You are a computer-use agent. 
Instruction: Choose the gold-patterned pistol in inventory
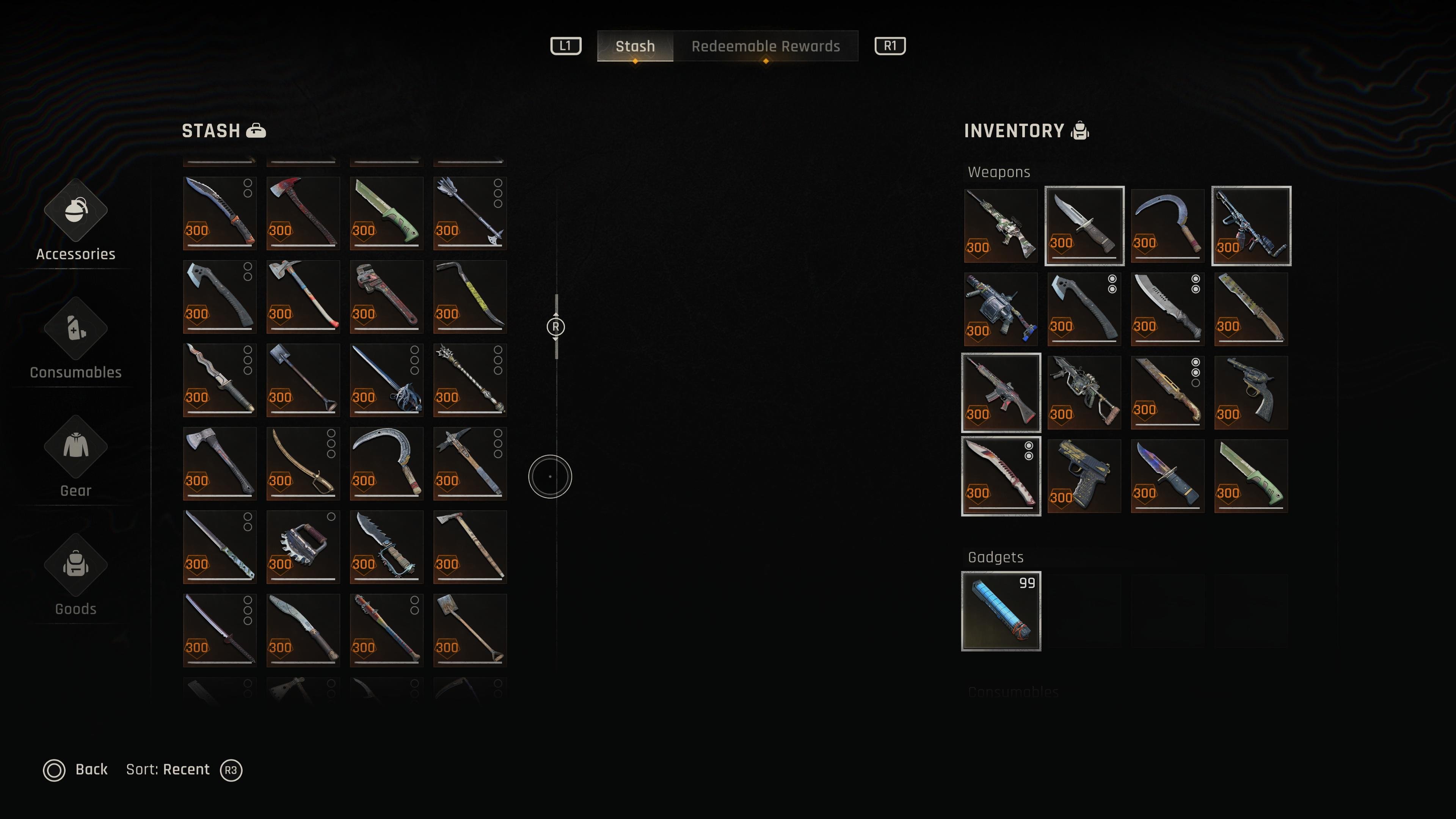click(1084, 476)
